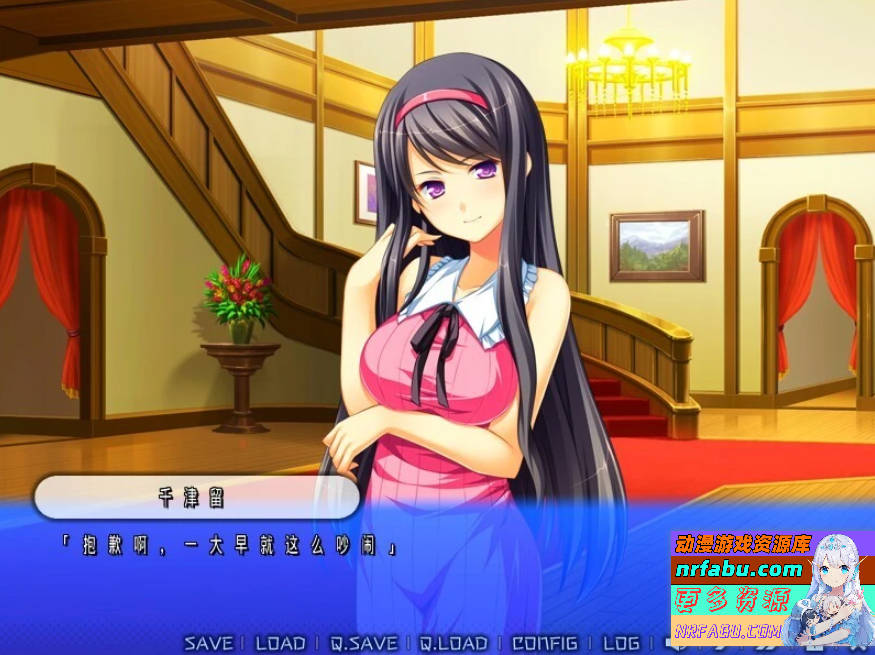Quick load with Q.LOAD
The image size is (875, 655).
point(453,643)
